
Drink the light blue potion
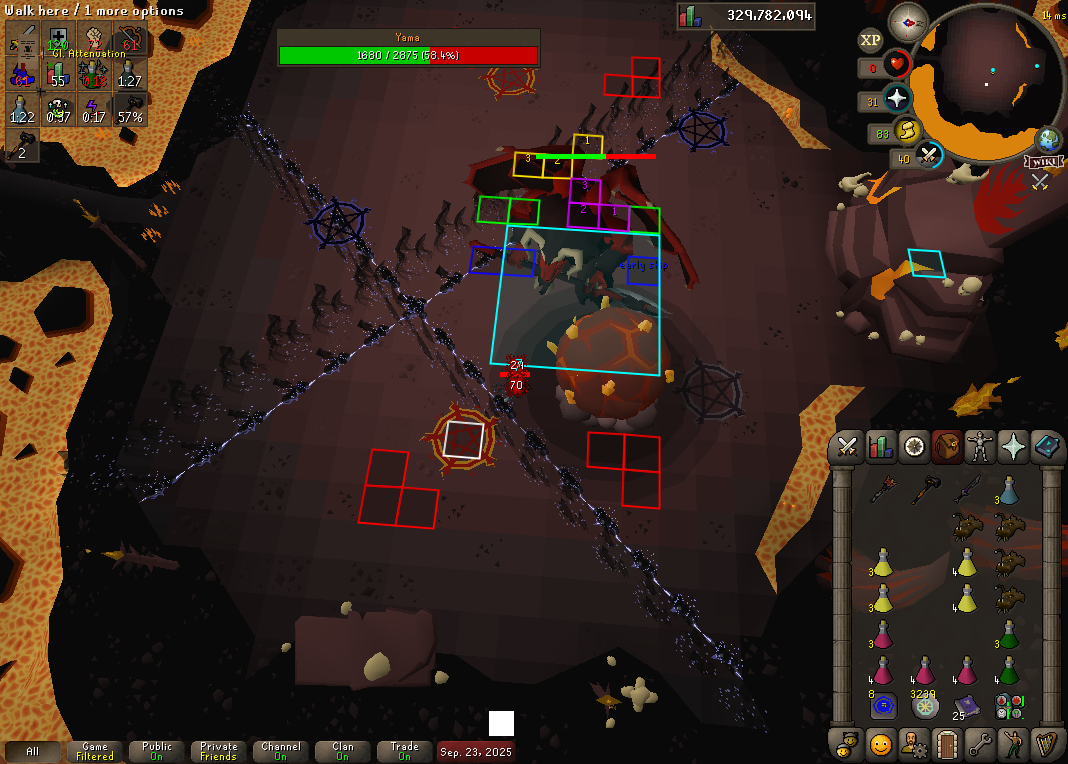click(1008, 490)
